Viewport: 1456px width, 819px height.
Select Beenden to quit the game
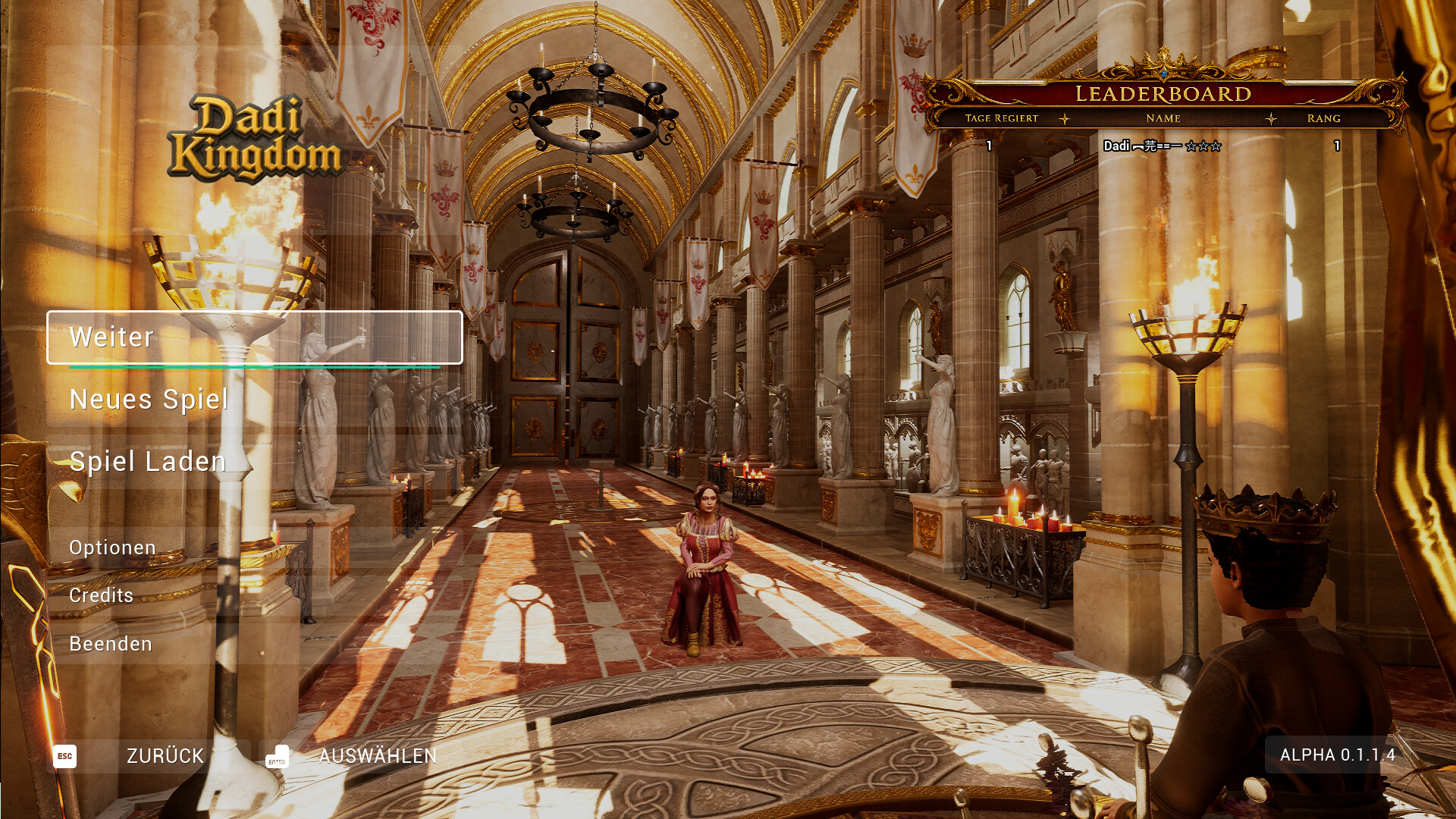pos(110,644)
